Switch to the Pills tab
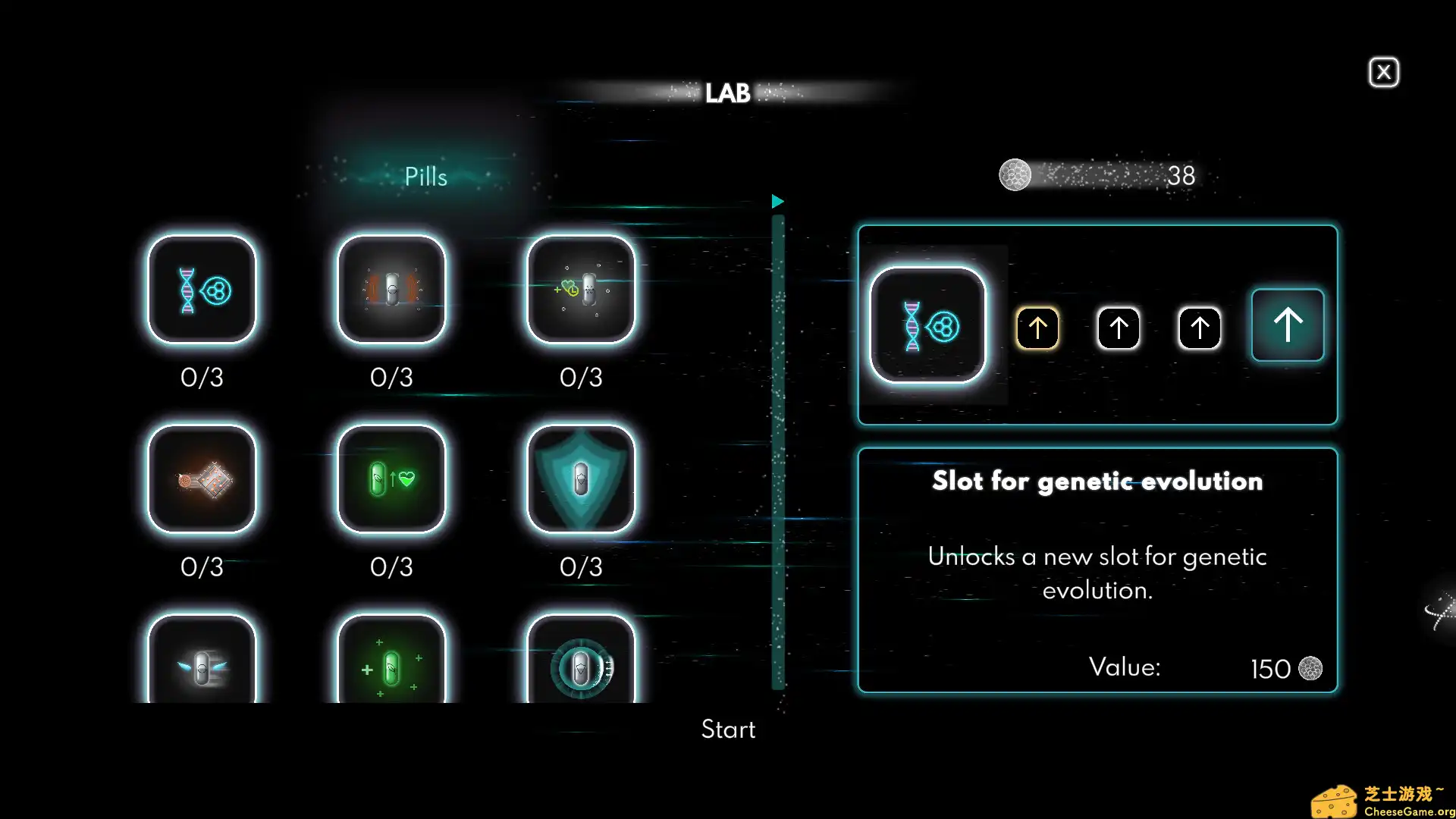 tap(425, 176)
